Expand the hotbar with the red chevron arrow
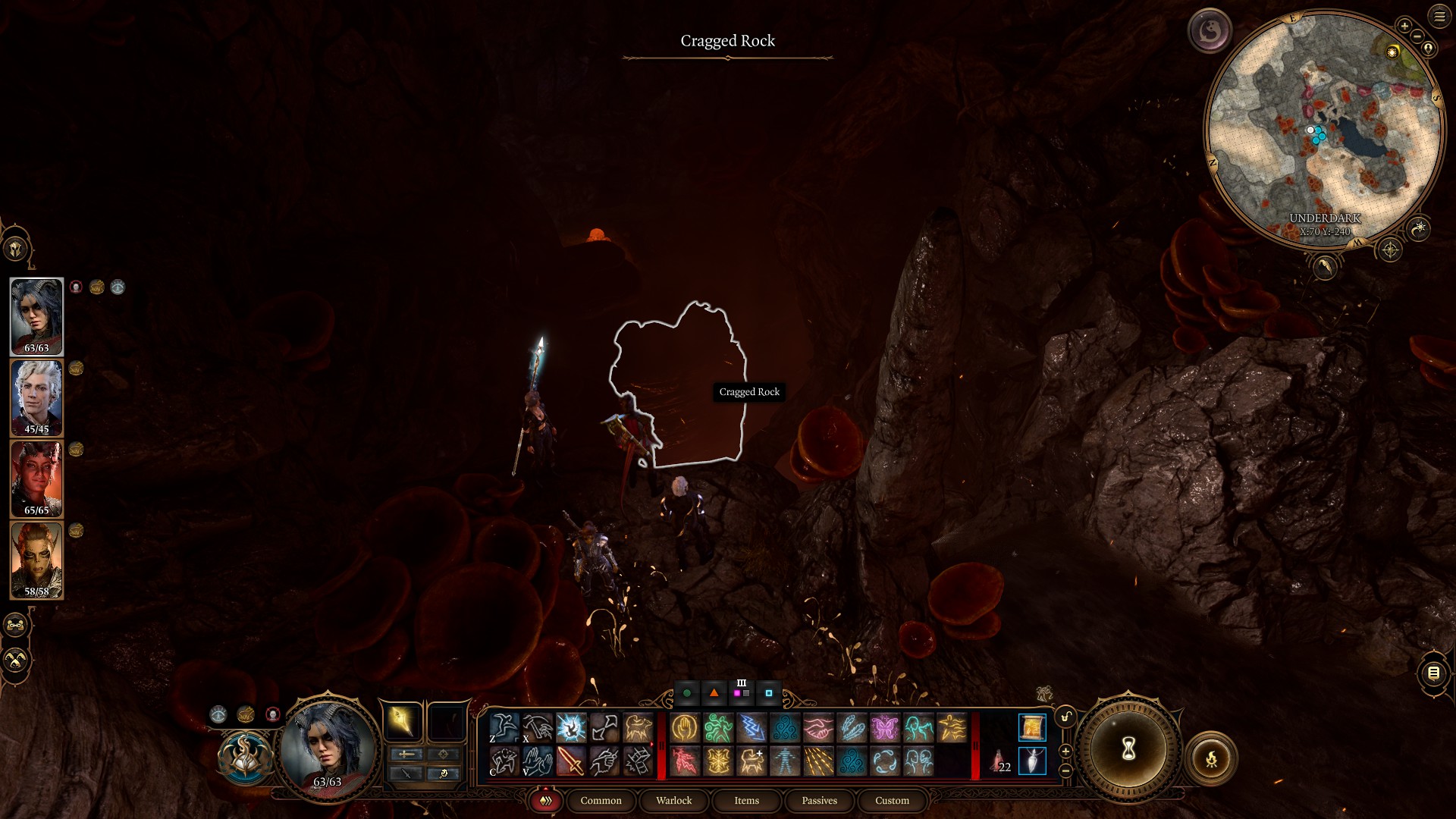Viewport: 1456px width, 819px height. pos(652,744)
